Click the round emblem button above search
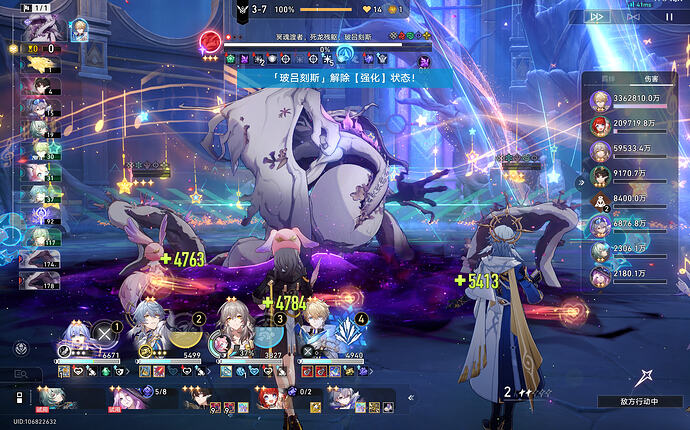This screenshot has height=430, width=690. (x=20, y=348)
